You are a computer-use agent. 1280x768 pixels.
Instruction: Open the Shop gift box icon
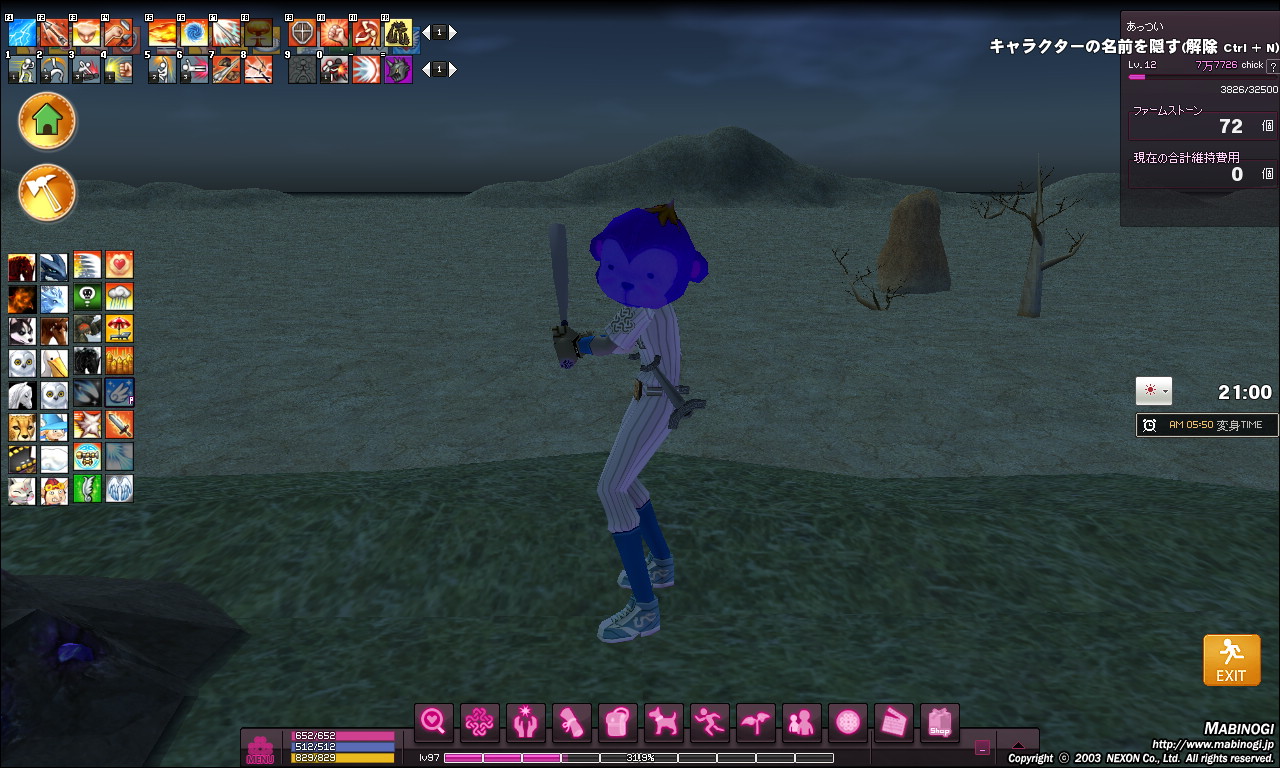pos(939,722)
